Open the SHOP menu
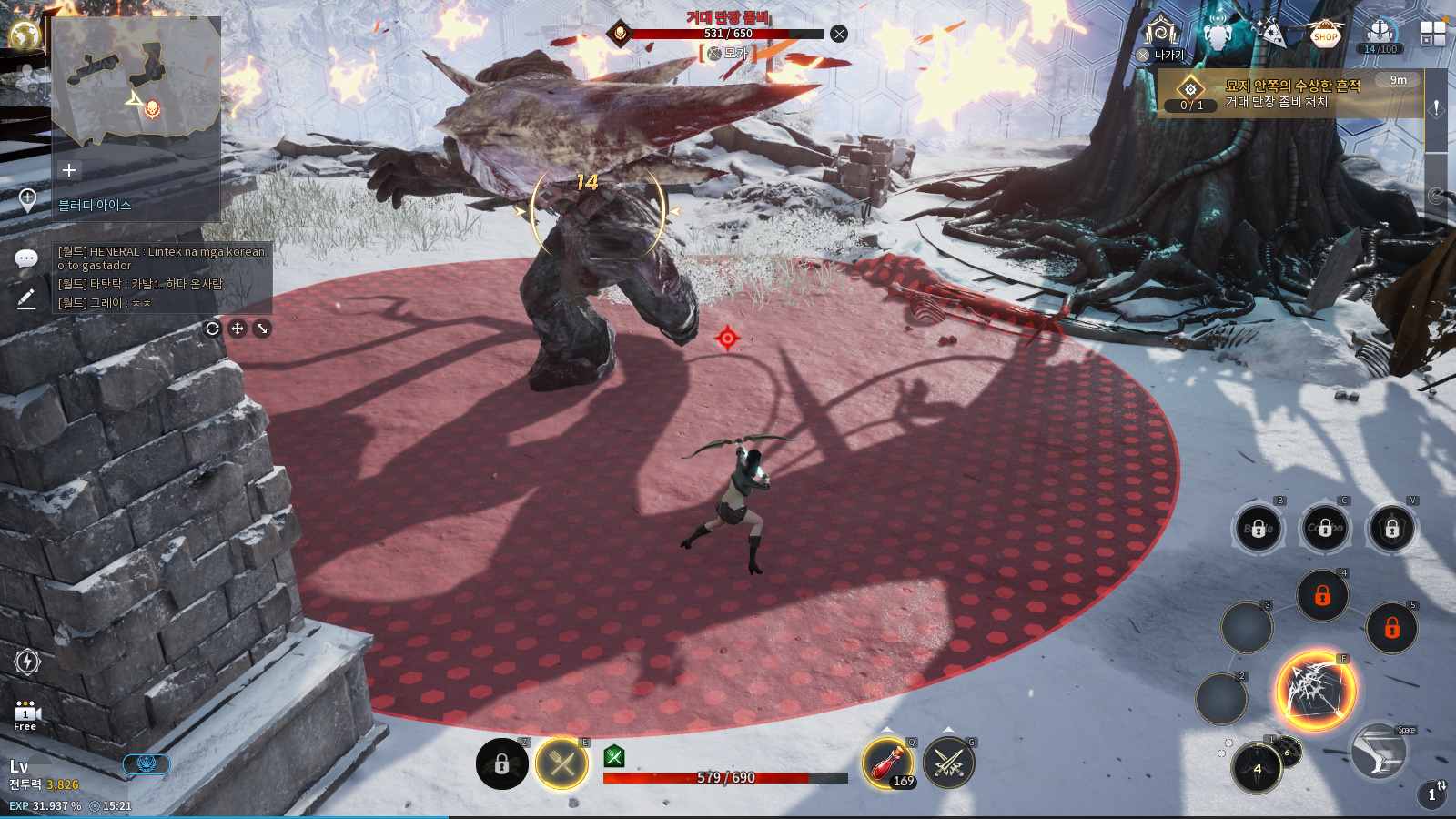Viewport: 1456px width, 819px height. click(x=1325, y=35)
